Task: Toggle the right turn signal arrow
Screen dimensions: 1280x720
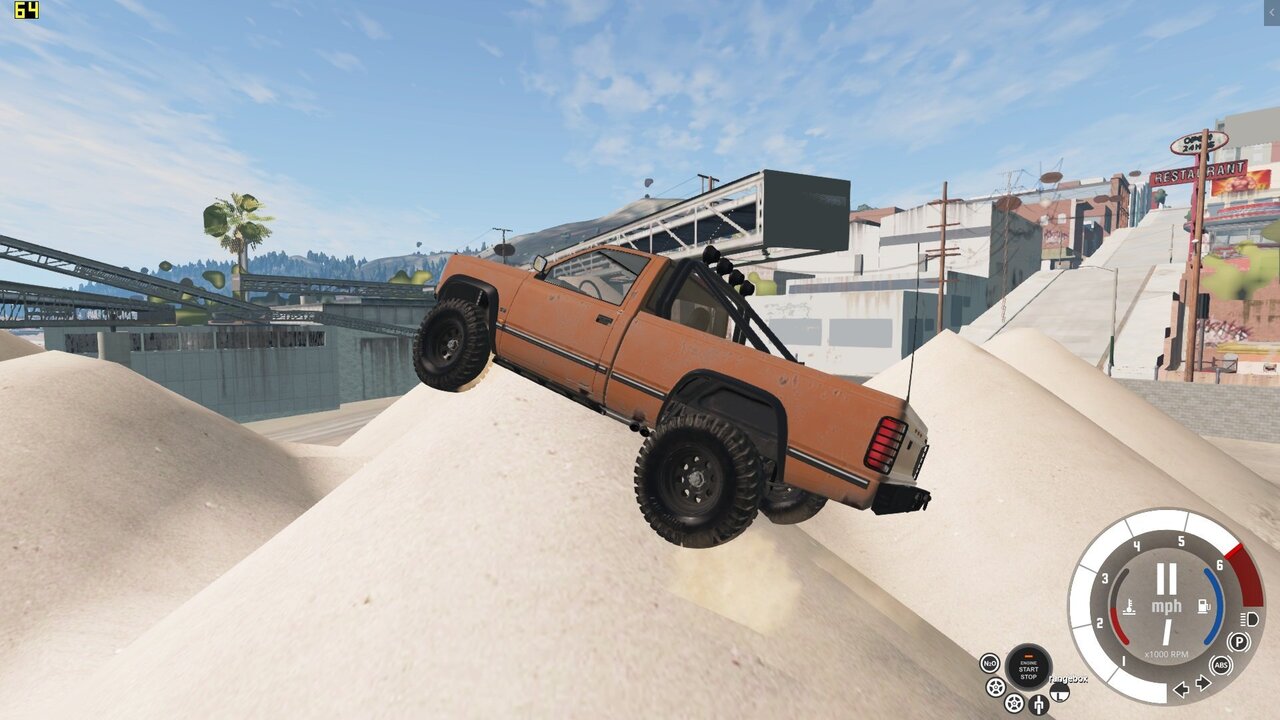Action: pyautogui.click(x=1202, y=683)
